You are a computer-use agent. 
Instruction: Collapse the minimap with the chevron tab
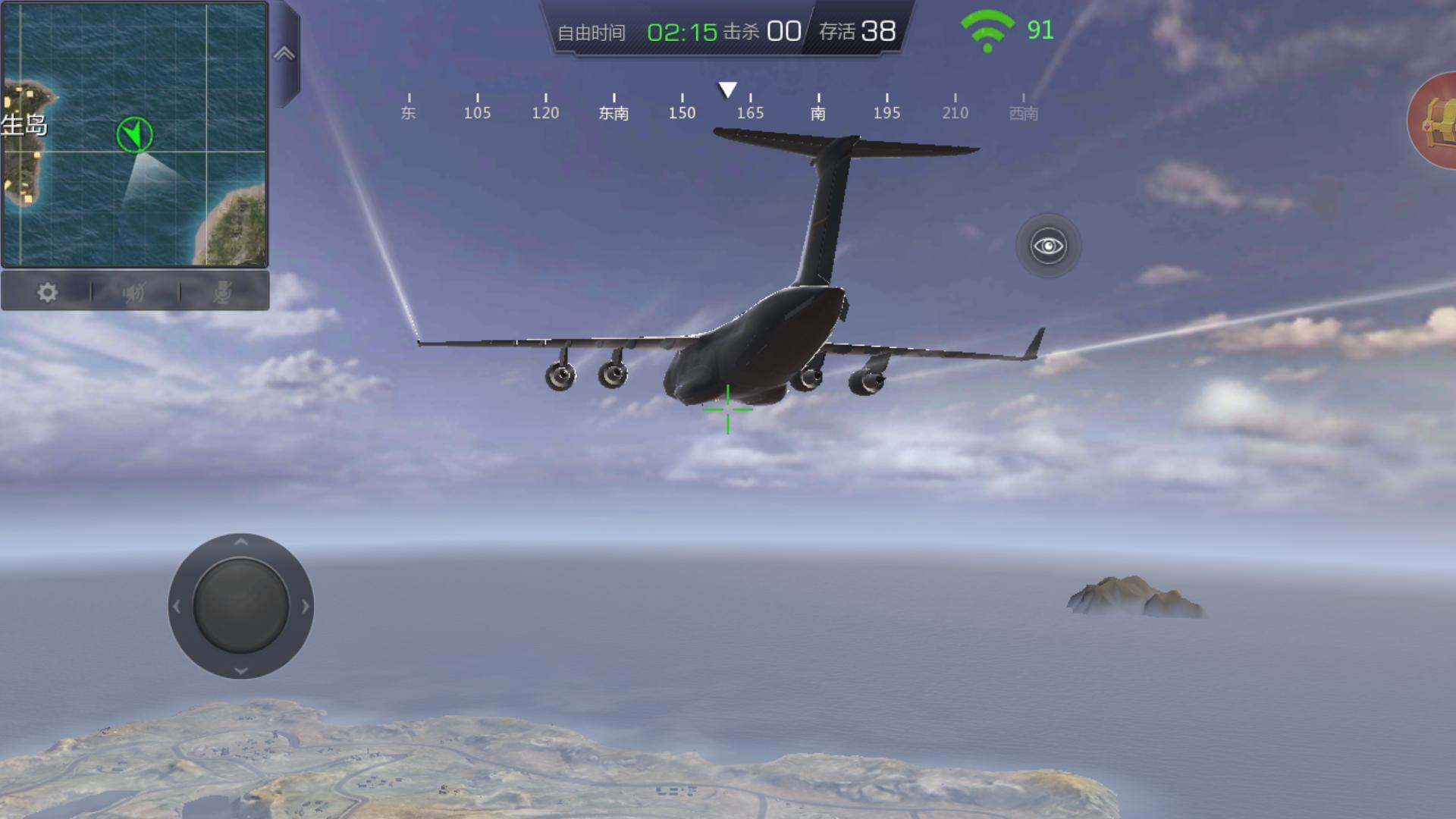pos(284,54)
